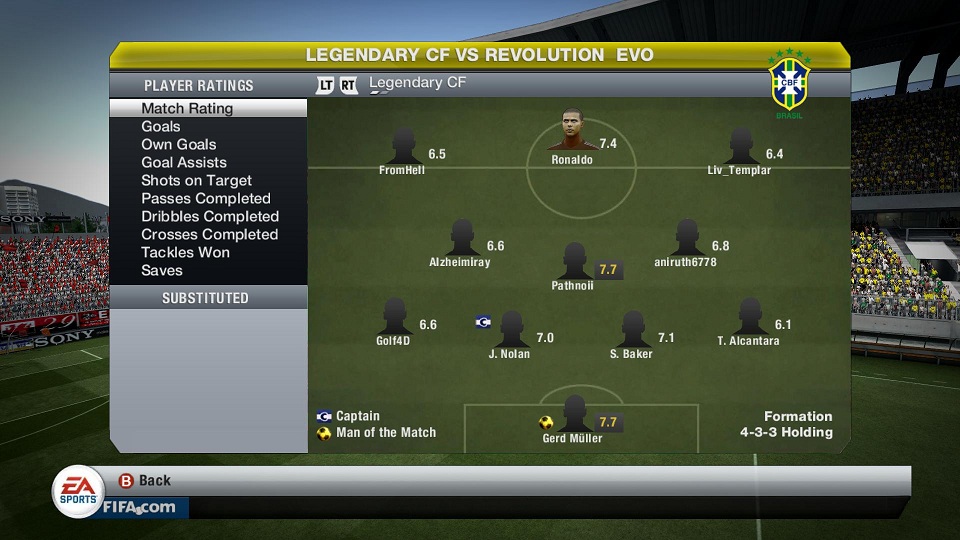This screenshot has height=540, width=960.
Task: Open the Substituted section
Action: tap(205, 298)
